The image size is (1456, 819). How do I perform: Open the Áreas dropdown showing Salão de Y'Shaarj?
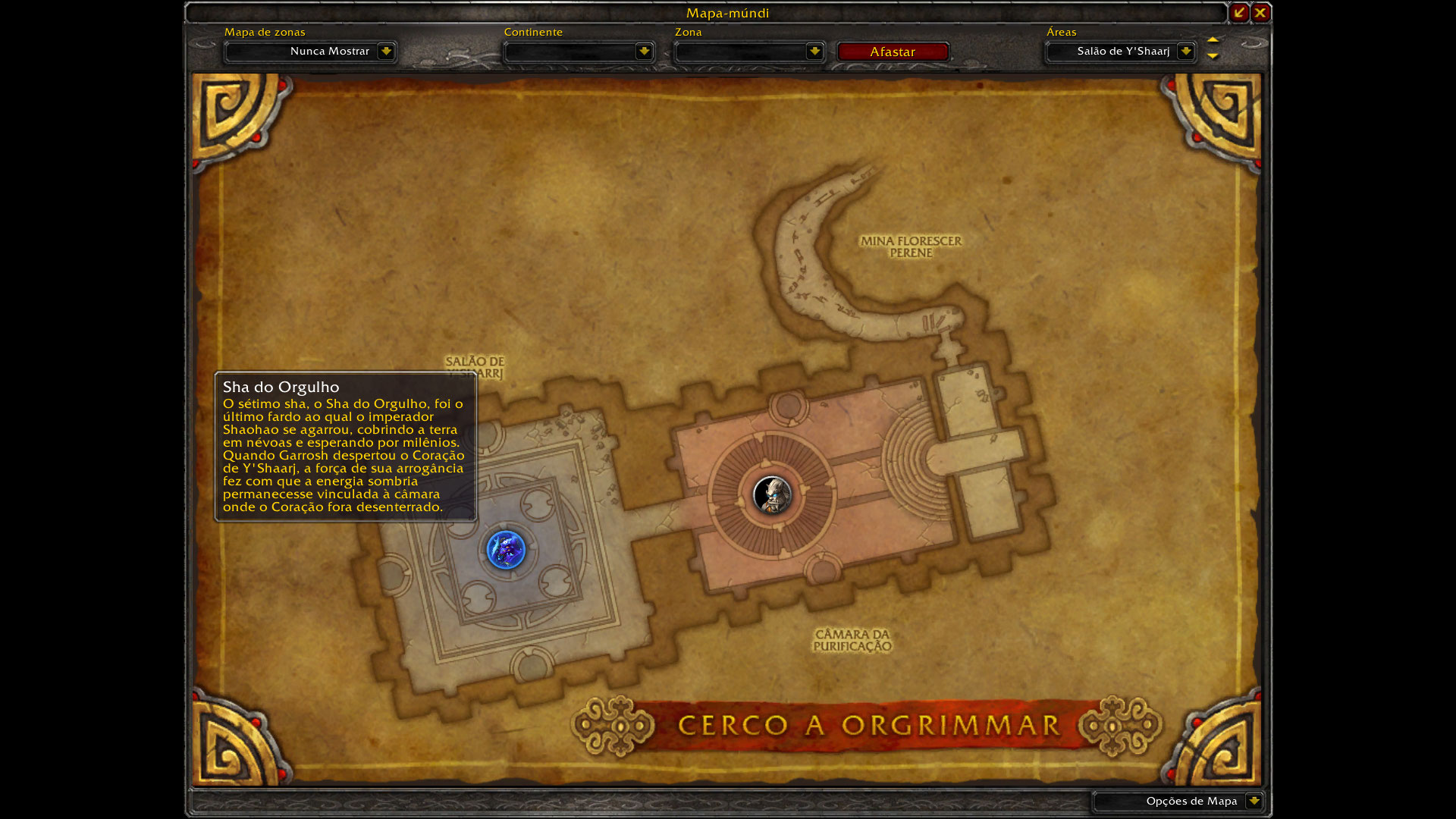(x=1185, y=52)
